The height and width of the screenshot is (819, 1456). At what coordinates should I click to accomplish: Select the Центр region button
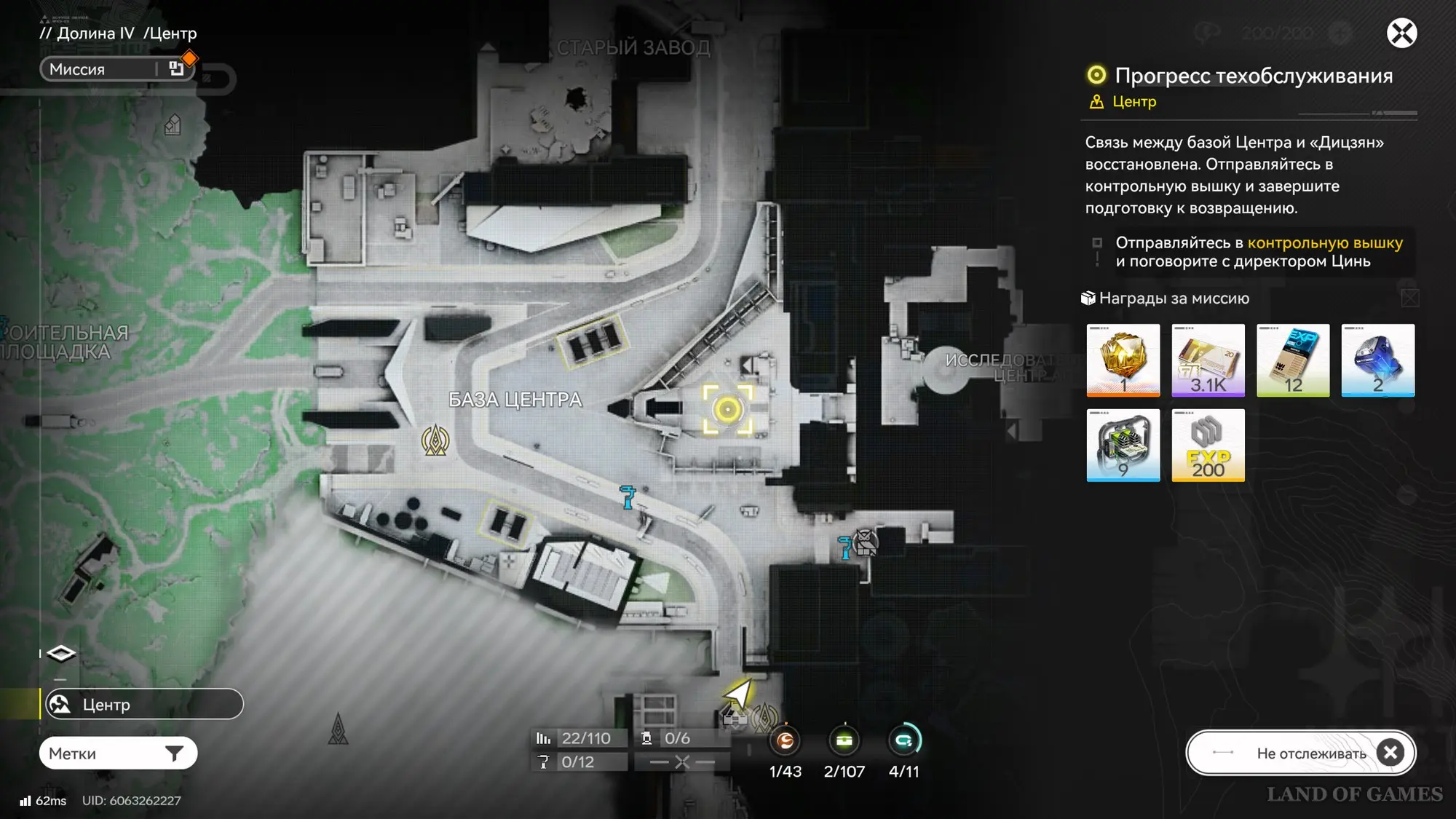(x=144, y=705)
